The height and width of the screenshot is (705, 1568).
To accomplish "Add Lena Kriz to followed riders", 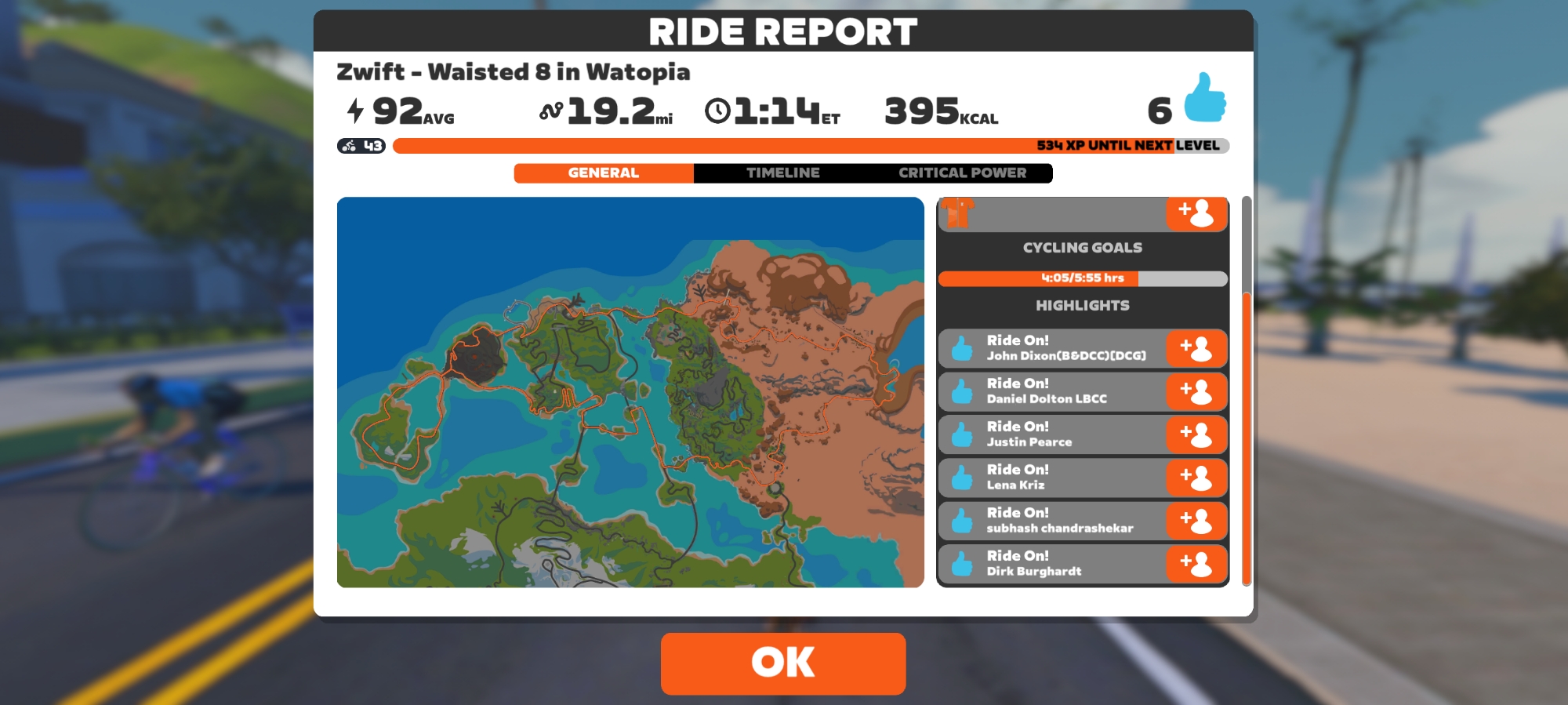I will point(1196,478).
